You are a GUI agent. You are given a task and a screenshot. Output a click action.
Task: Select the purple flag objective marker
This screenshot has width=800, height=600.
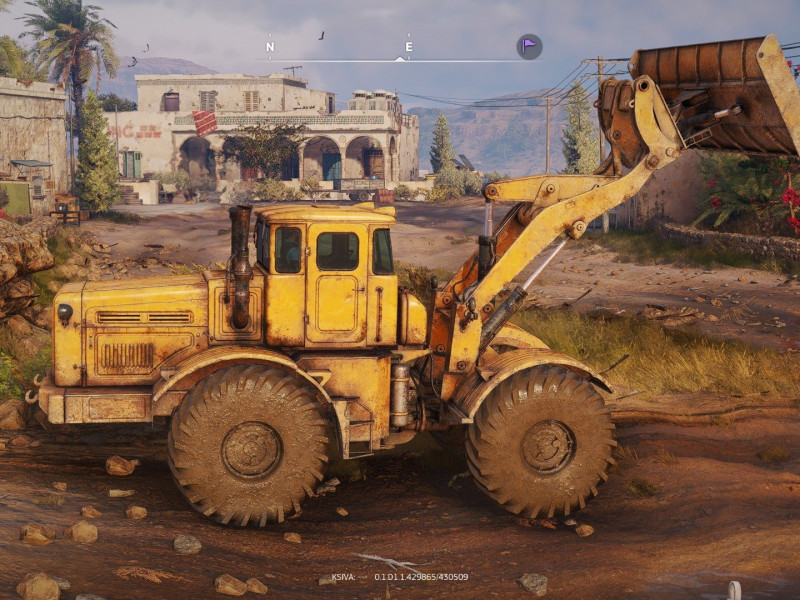point(529,46)
